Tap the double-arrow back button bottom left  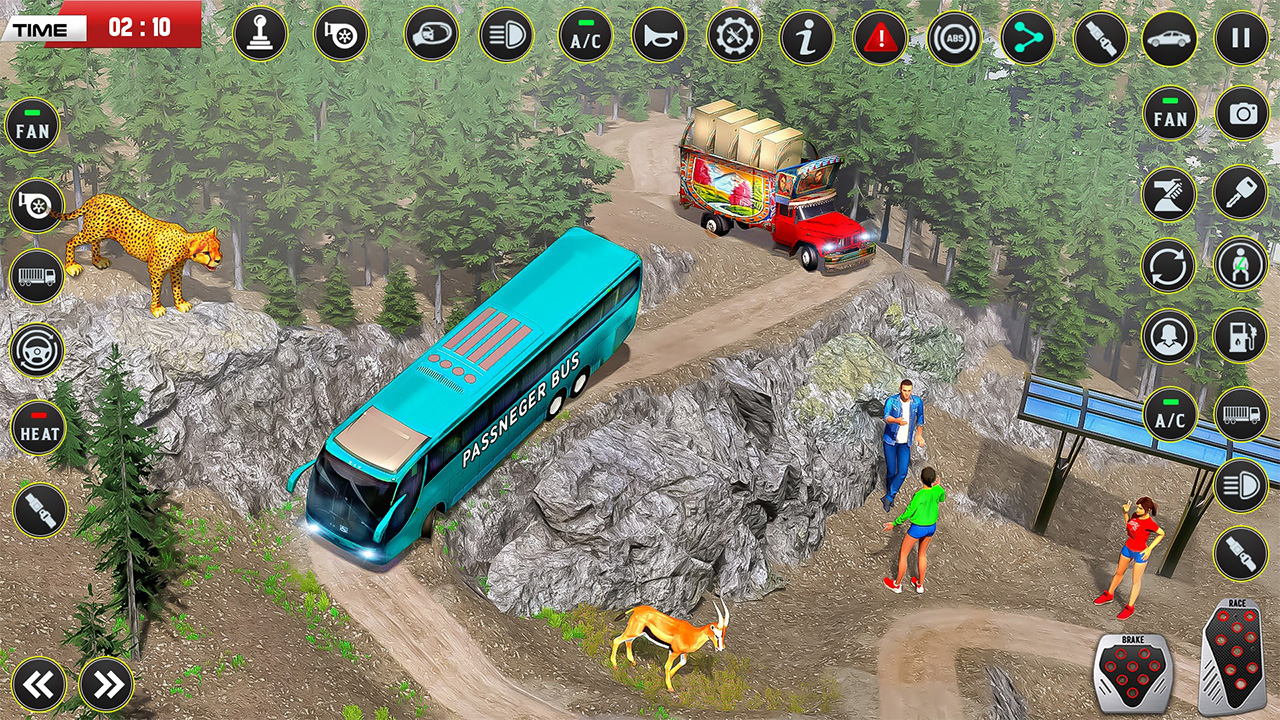(37, 685)
